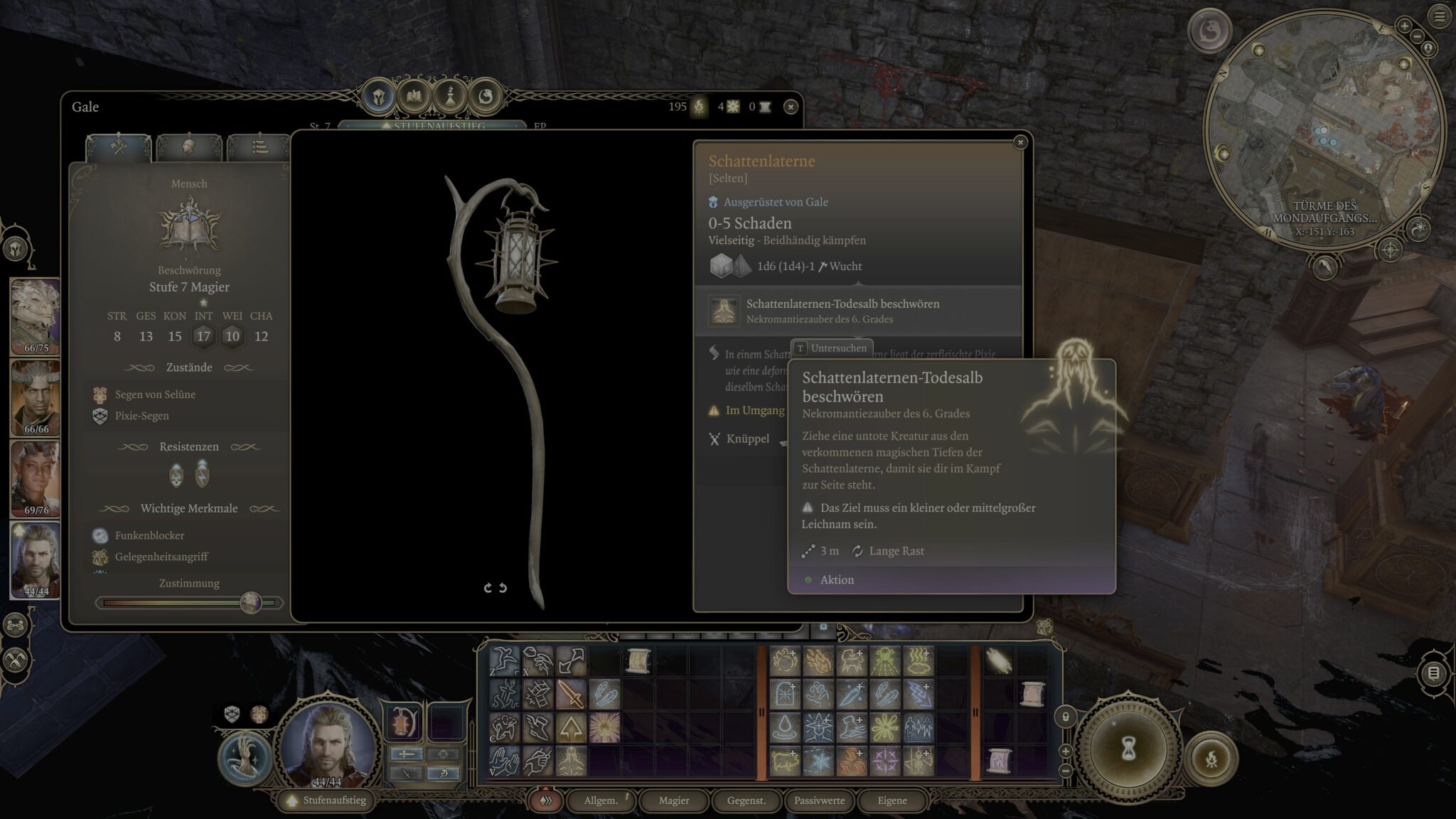
Task: End turn with the hourglass button
Action: (x=1128, y=749)
